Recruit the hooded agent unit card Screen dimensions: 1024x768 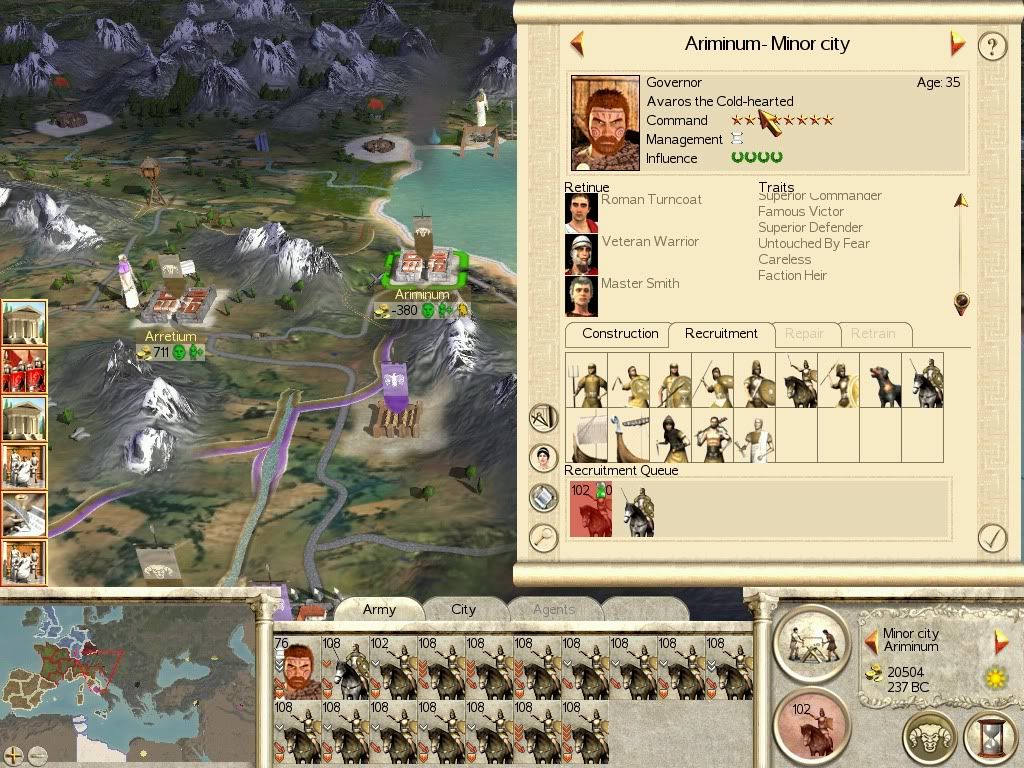670,436
